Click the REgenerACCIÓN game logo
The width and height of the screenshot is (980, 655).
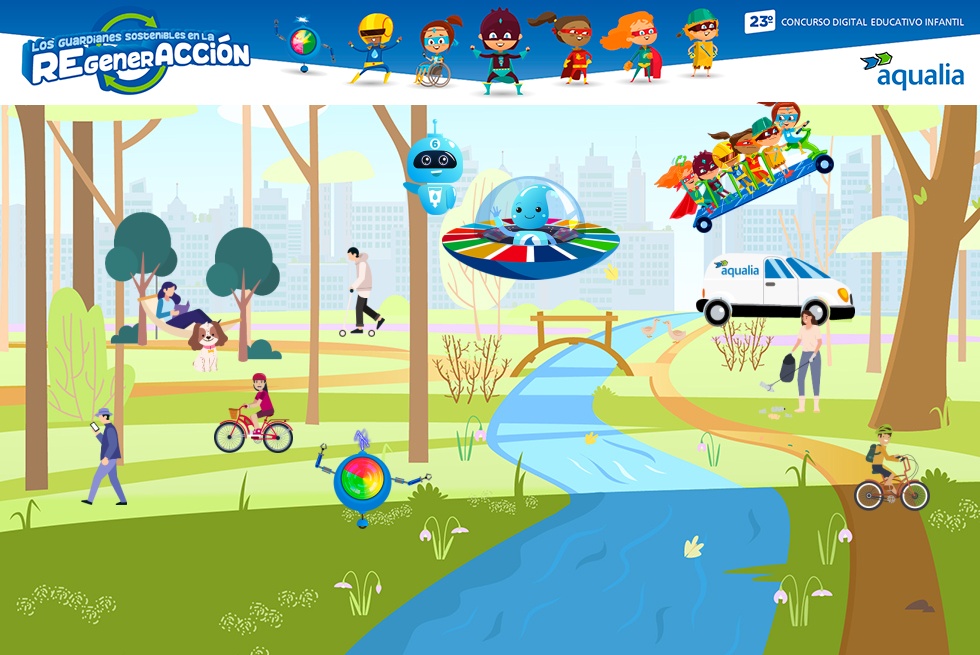[x=137, y=54]
